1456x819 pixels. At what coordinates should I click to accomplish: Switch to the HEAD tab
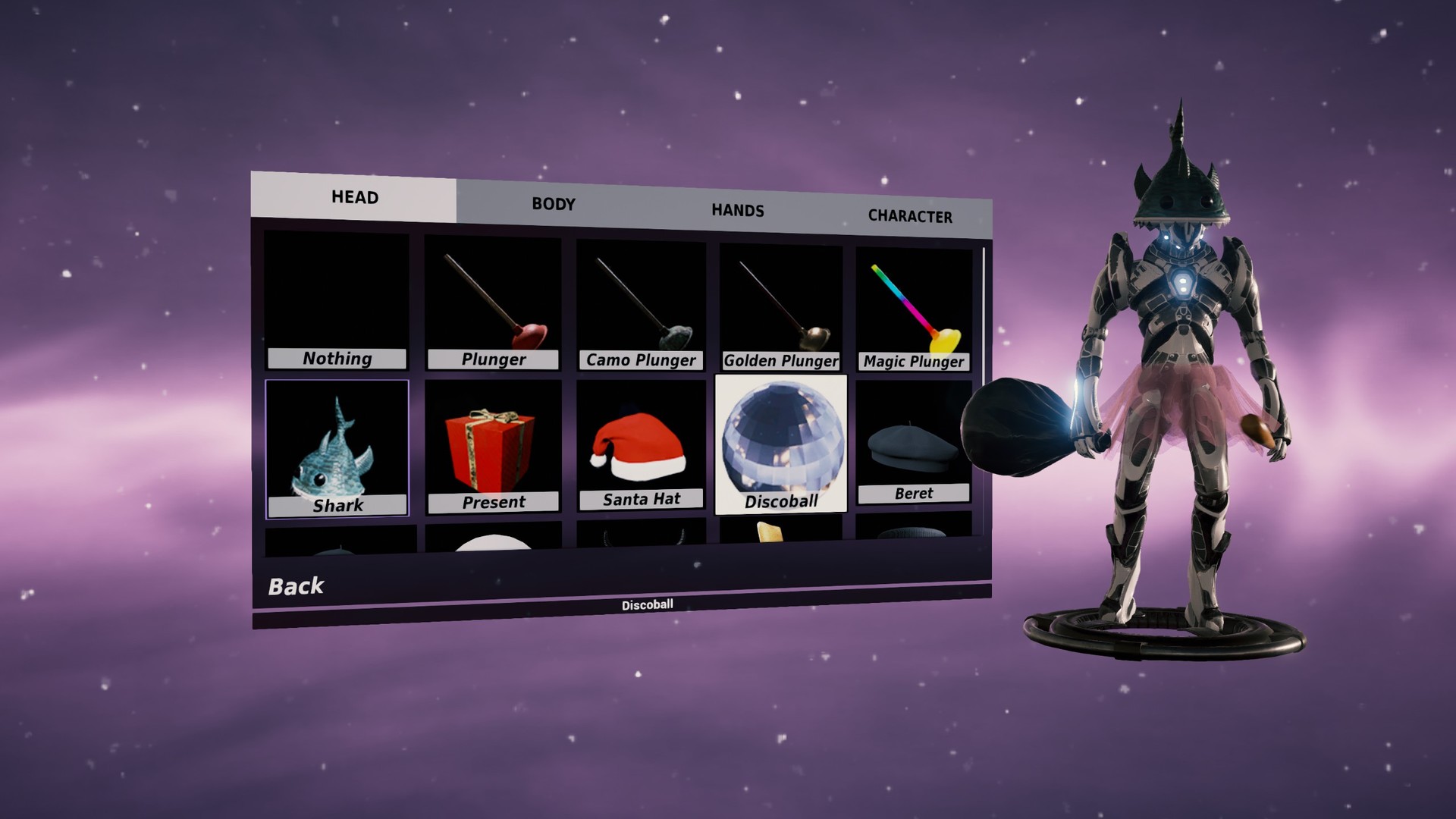(x=354, y=197)
